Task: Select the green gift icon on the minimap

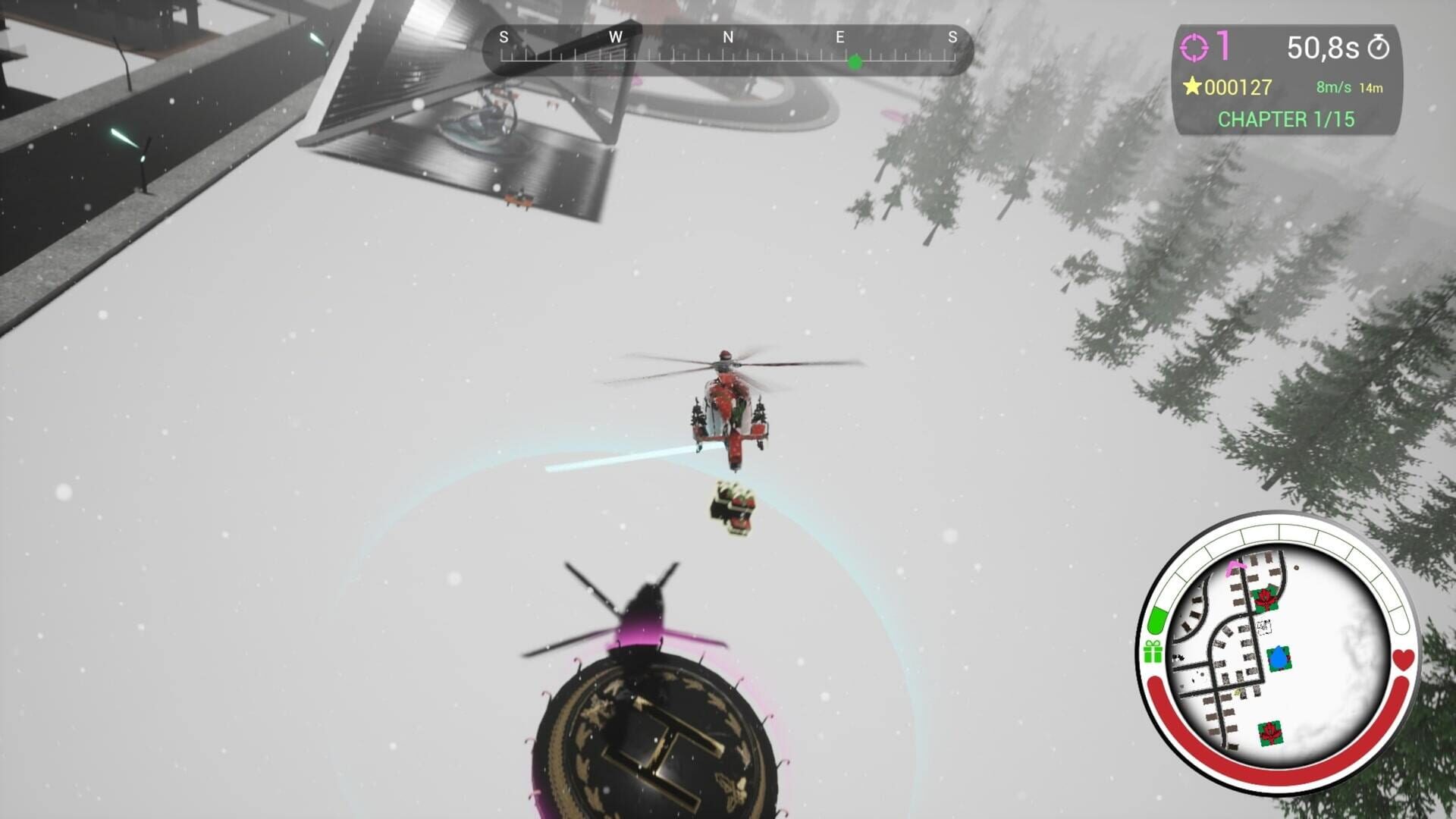Action: coord(1152,651)
